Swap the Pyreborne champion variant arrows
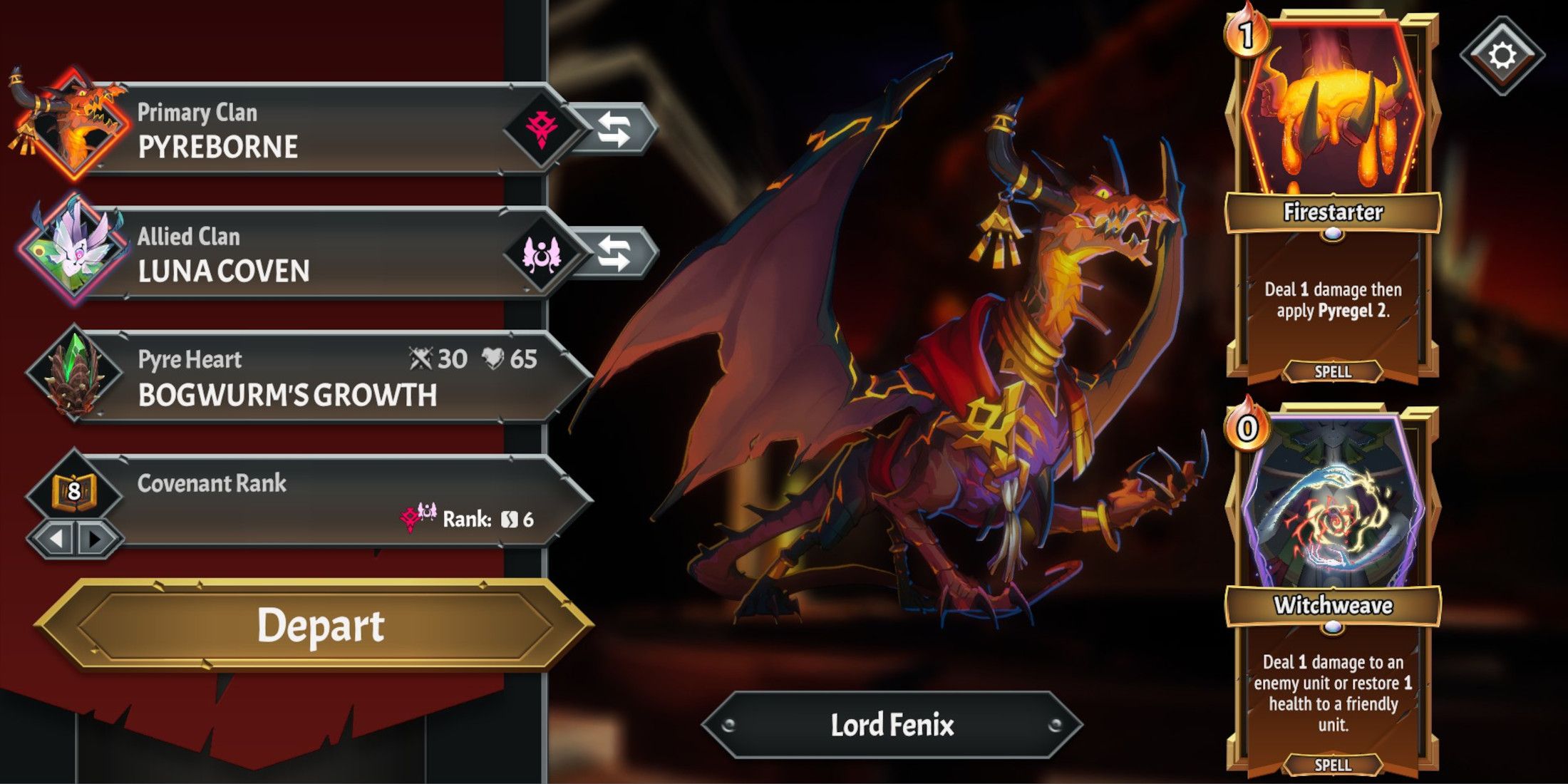The width and height of the screenshot is (1568, 784). [x=615, y=130]
